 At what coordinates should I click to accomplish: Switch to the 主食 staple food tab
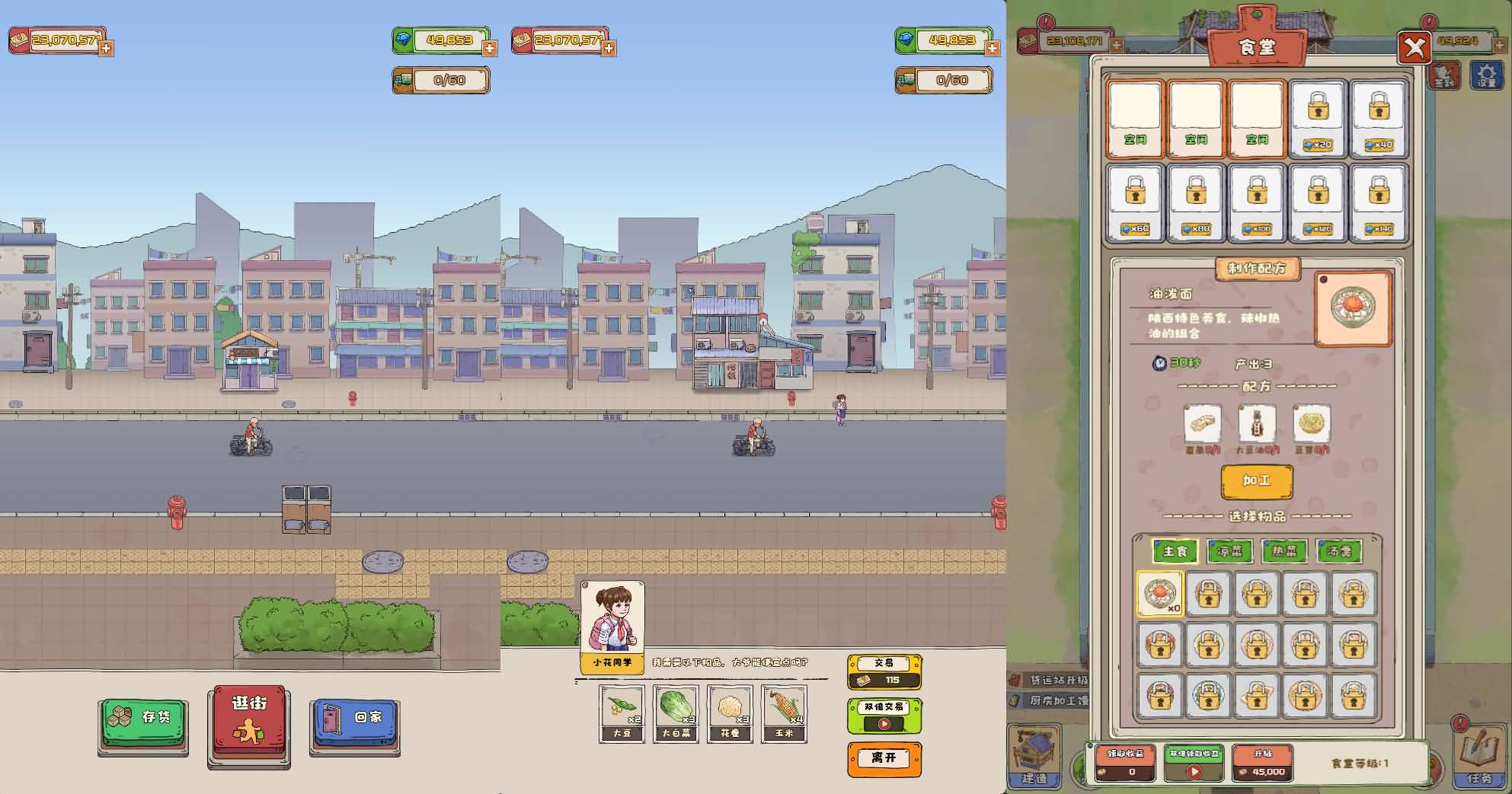[1175, 551]
